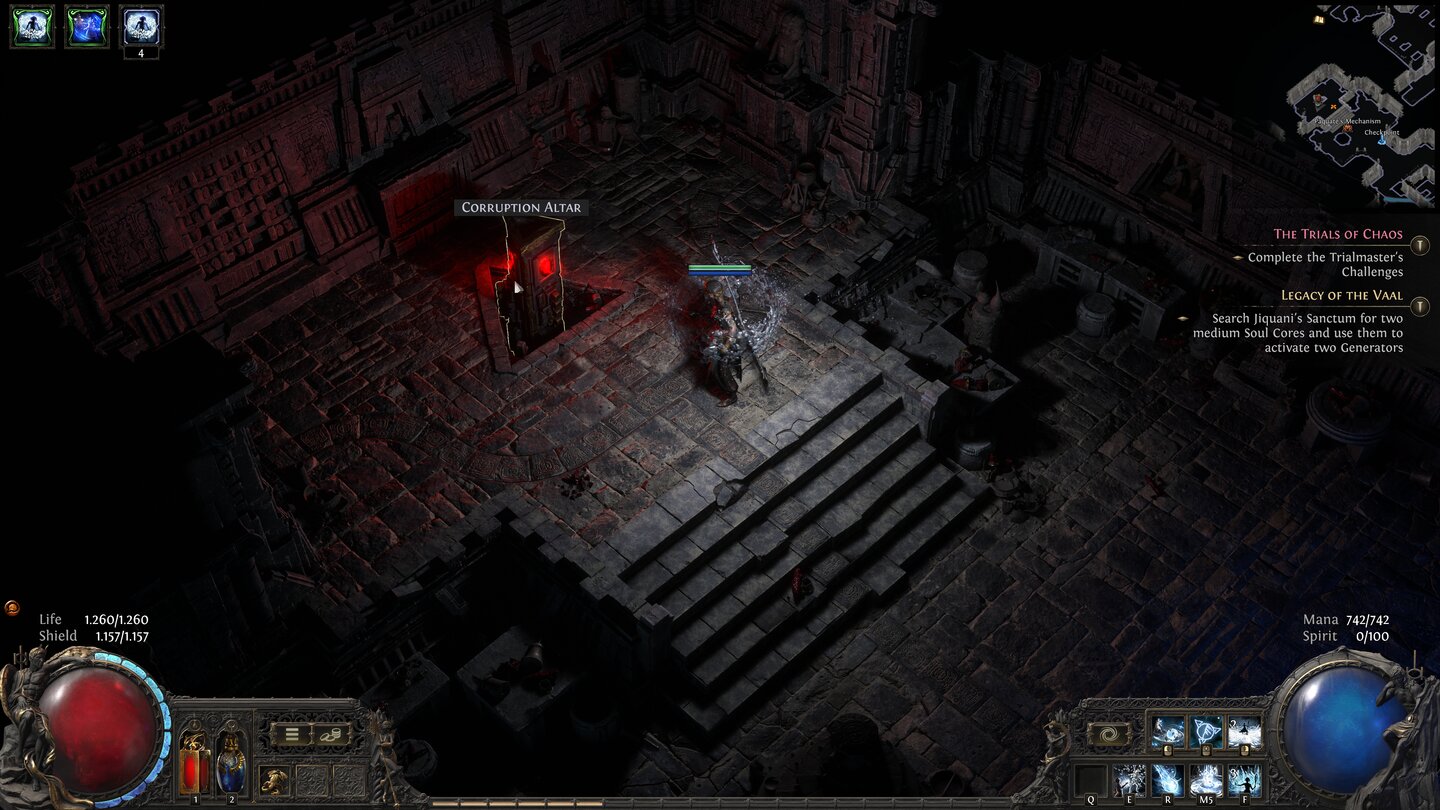Select the blue buff icon with green frame
This screenshot has height=810, width=1440.
click(85, 25)
